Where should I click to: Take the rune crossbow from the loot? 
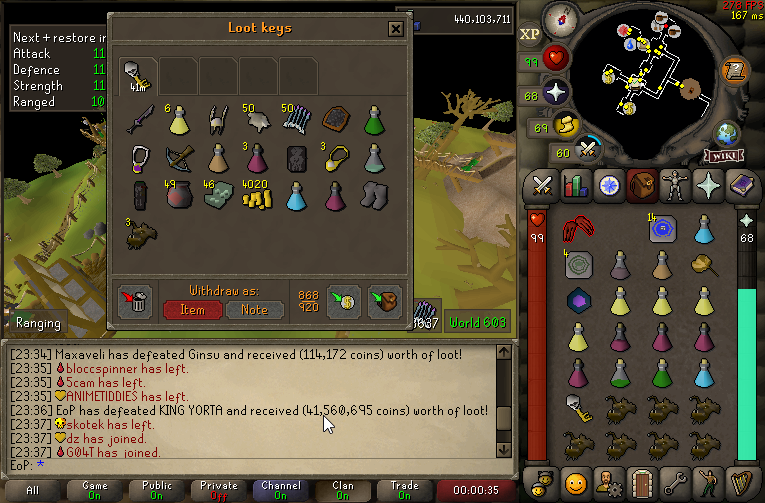tap(178, 158)
